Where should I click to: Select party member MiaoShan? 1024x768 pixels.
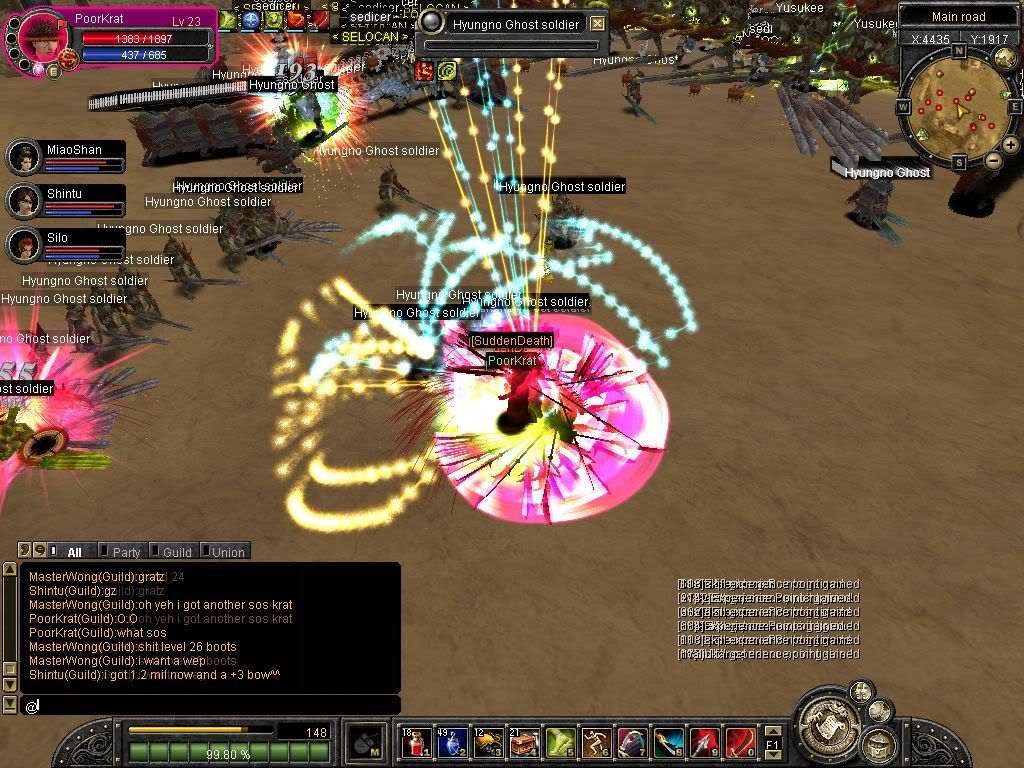24,156
